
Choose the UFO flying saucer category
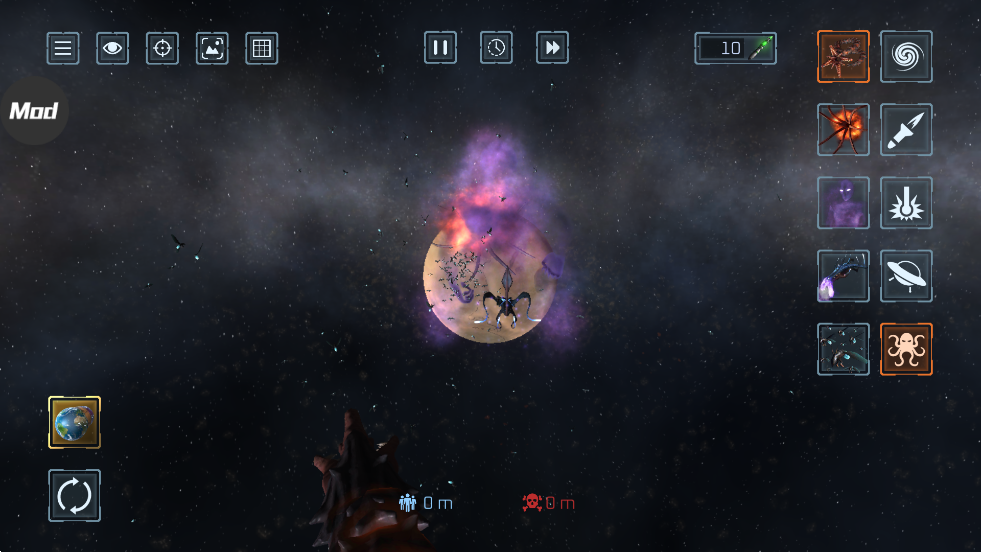906,276
